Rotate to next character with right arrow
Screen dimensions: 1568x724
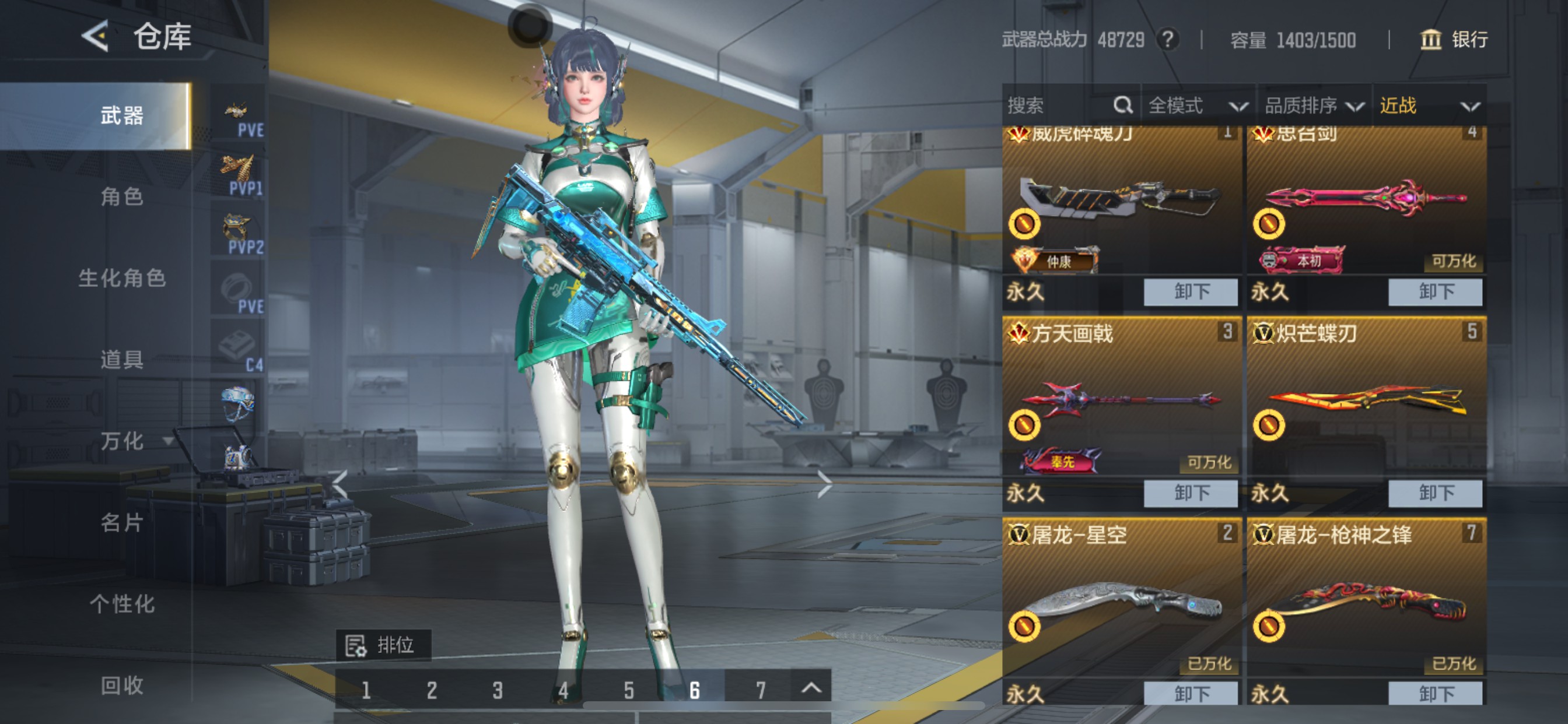coord(824,484)
